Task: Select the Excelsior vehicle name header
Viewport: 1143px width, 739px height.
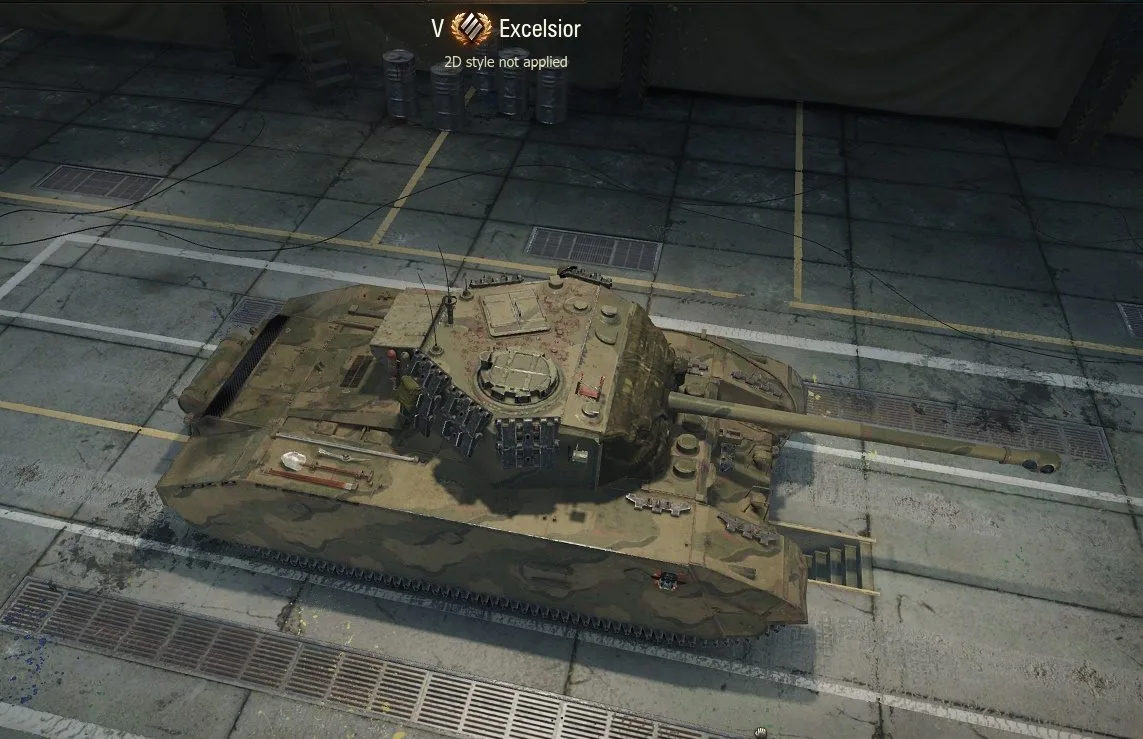Action: click(540, 29)
